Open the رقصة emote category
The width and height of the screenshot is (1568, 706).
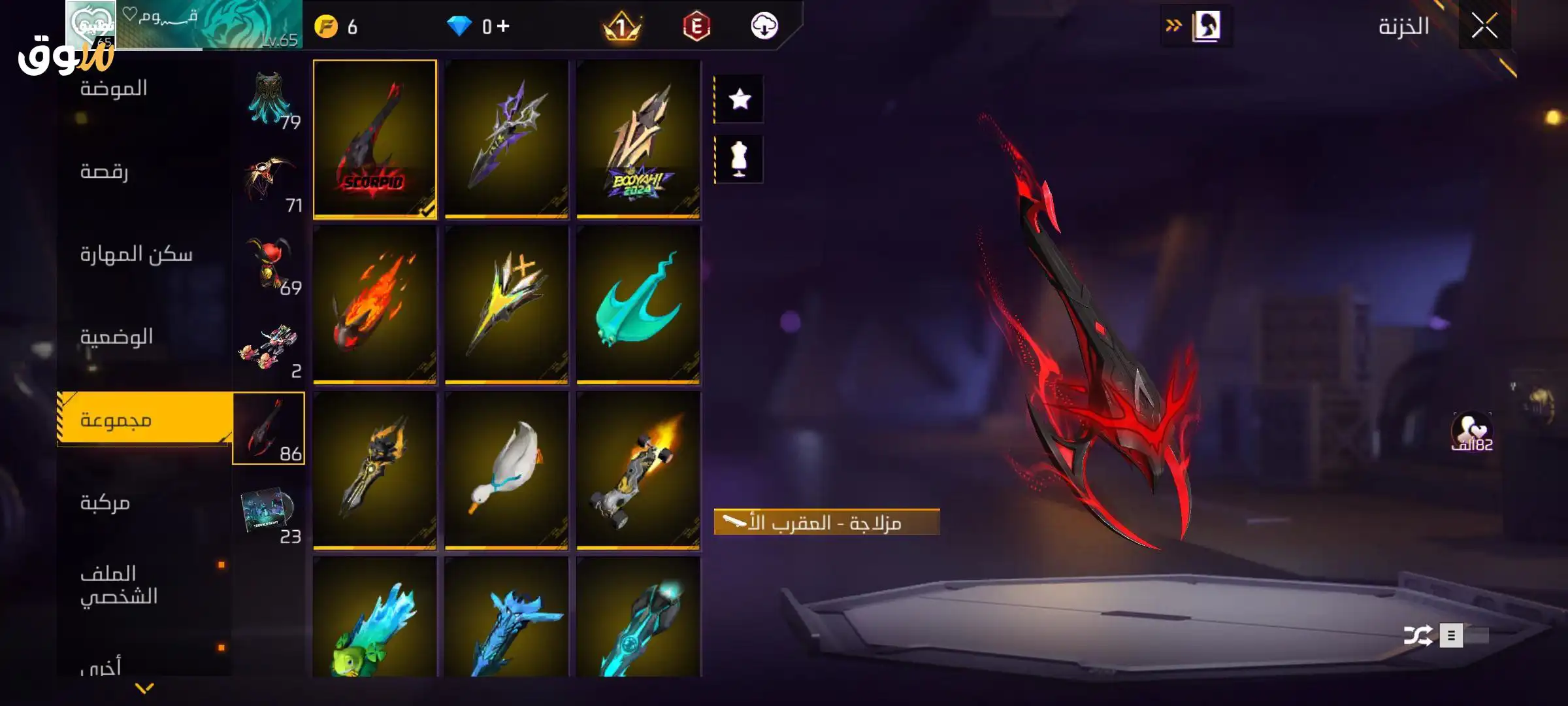click(105, 172)
